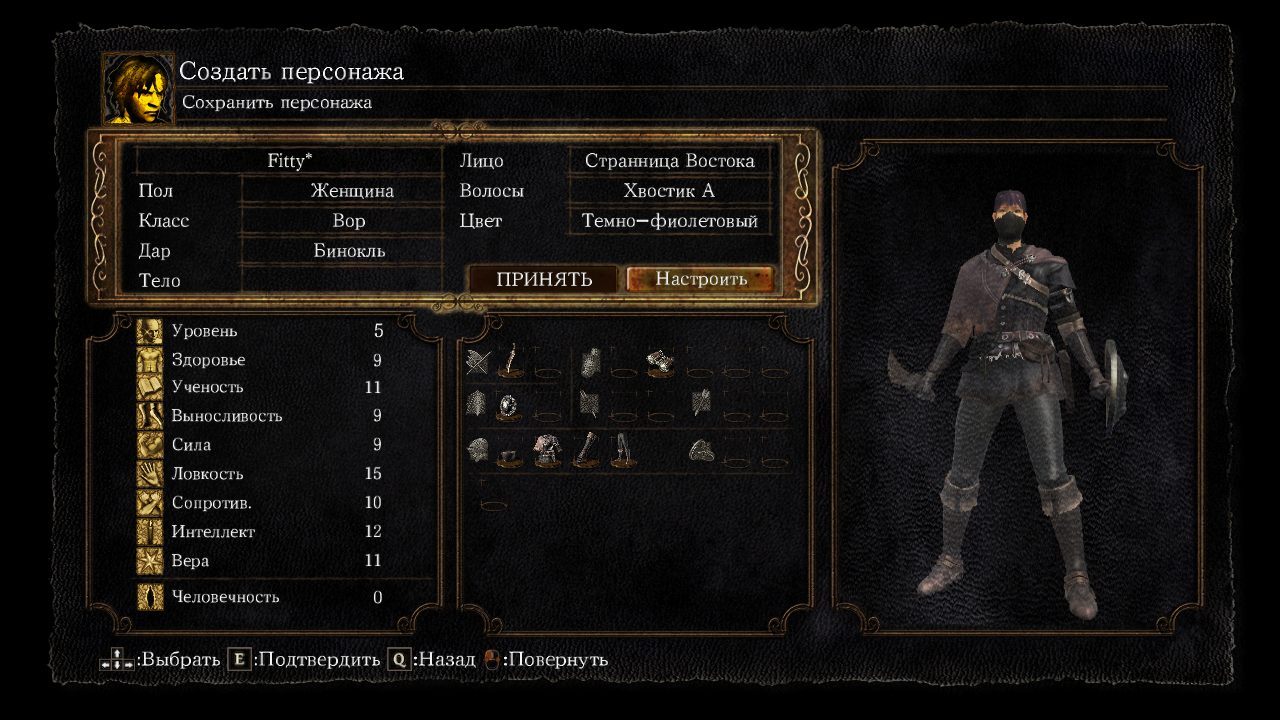Viewport: 1280px width, 720px height.
Task: Select the buckler shield in equipment grid
Action: coord(508,405)
